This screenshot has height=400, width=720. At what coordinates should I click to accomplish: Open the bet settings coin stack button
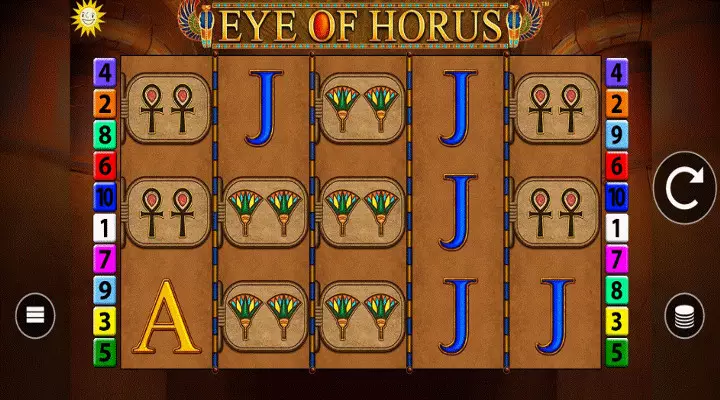(685, 317)
